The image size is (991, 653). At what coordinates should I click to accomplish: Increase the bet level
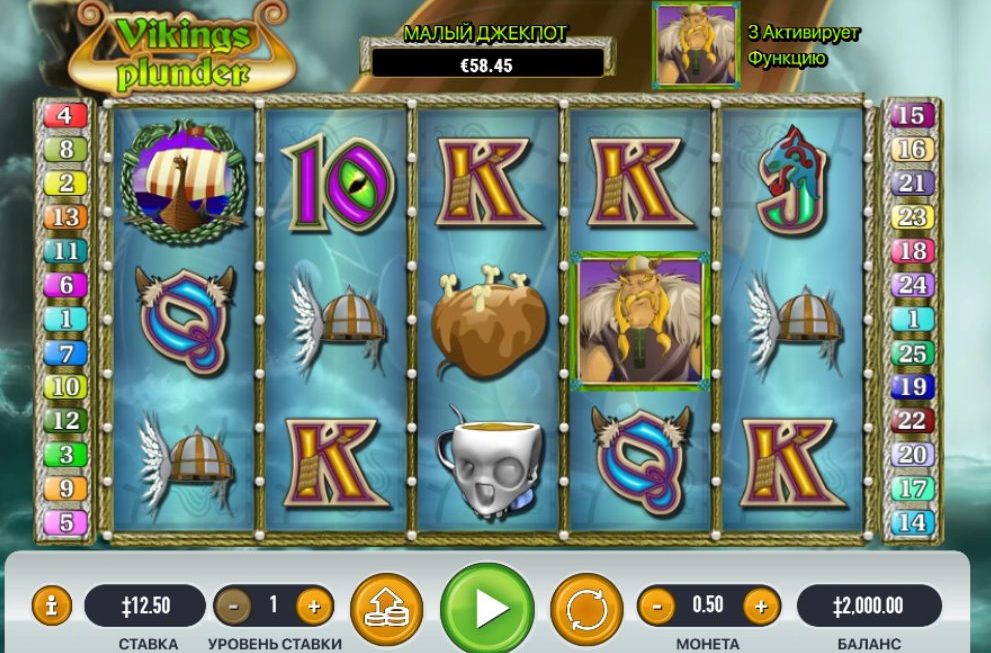[x=313, y=605]
